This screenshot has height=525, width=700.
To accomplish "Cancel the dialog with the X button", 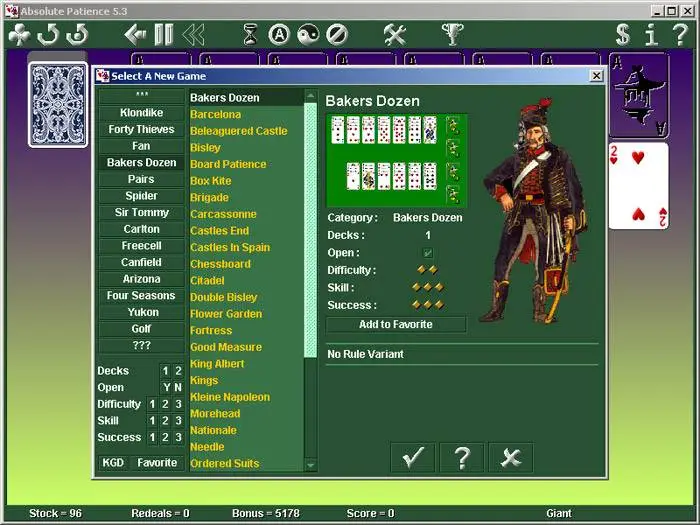I will (x=510, y=458).
